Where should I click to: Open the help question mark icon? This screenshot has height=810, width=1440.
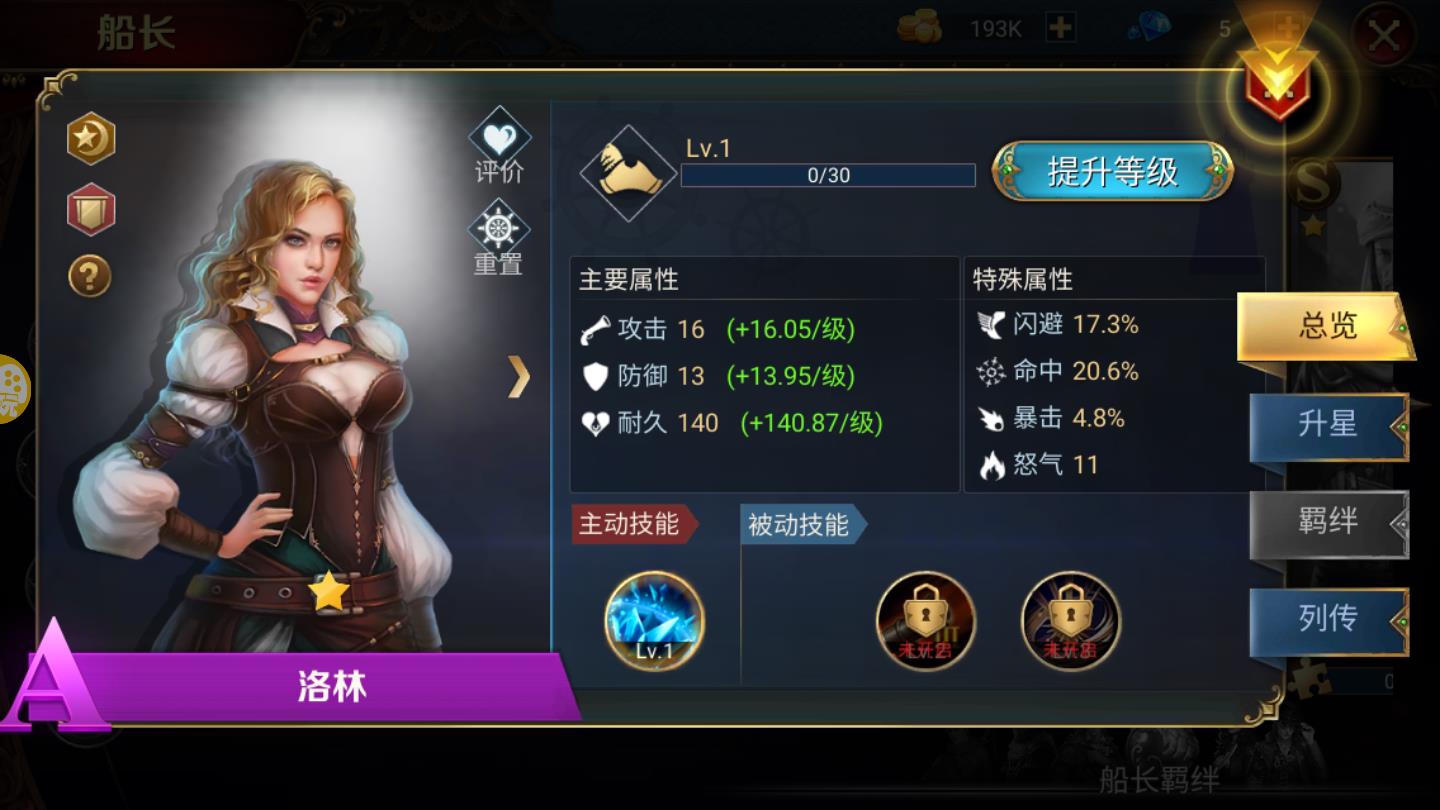point(89,279)
